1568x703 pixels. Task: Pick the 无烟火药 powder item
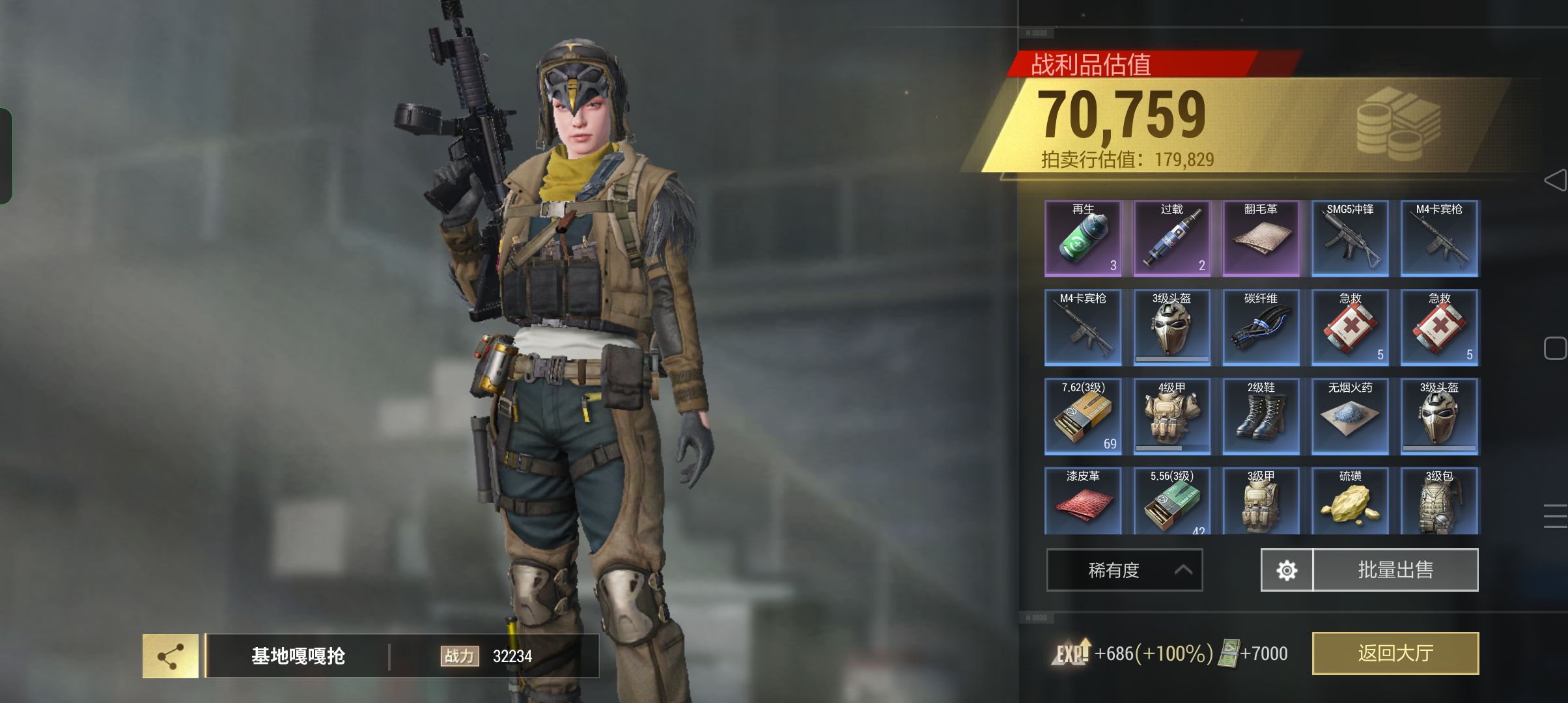point(1350,416)
